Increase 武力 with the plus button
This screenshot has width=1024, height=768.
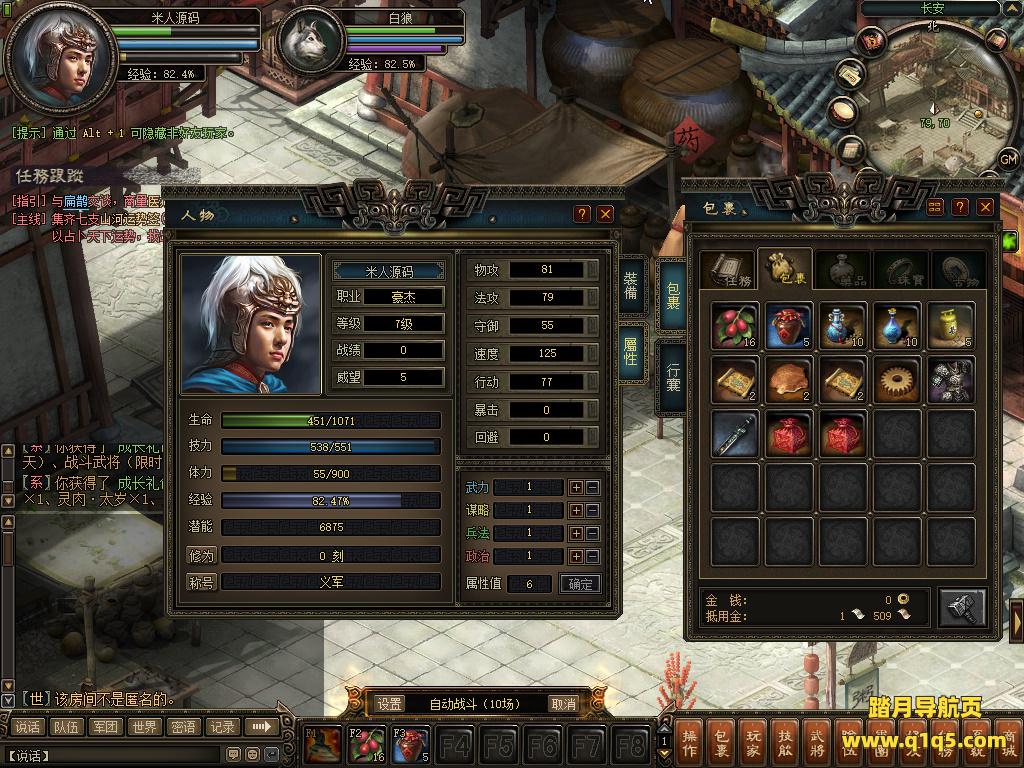[576, 487]
